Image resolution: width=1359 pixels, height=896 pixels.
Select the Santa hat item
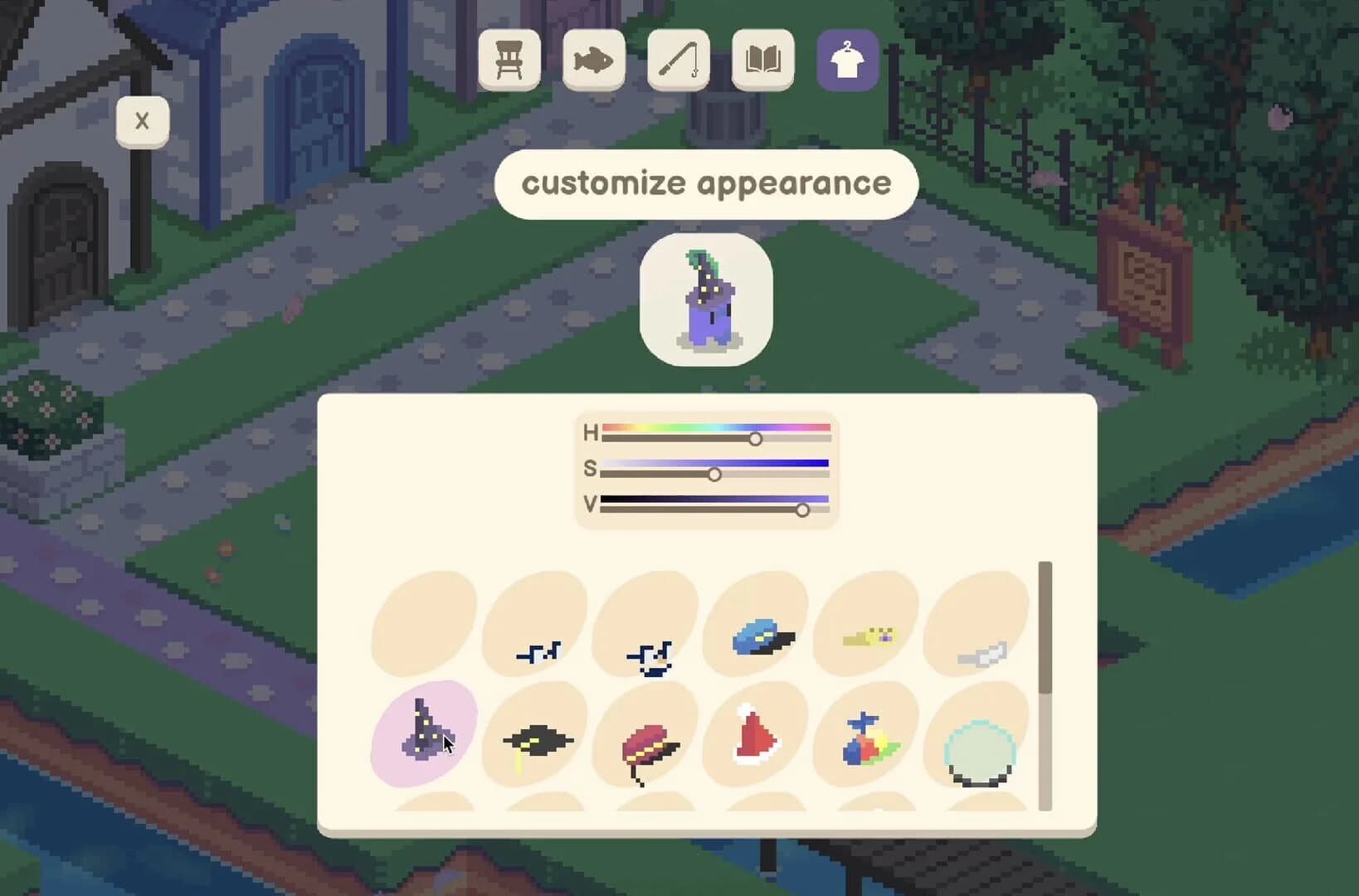[x=755, y=738]
